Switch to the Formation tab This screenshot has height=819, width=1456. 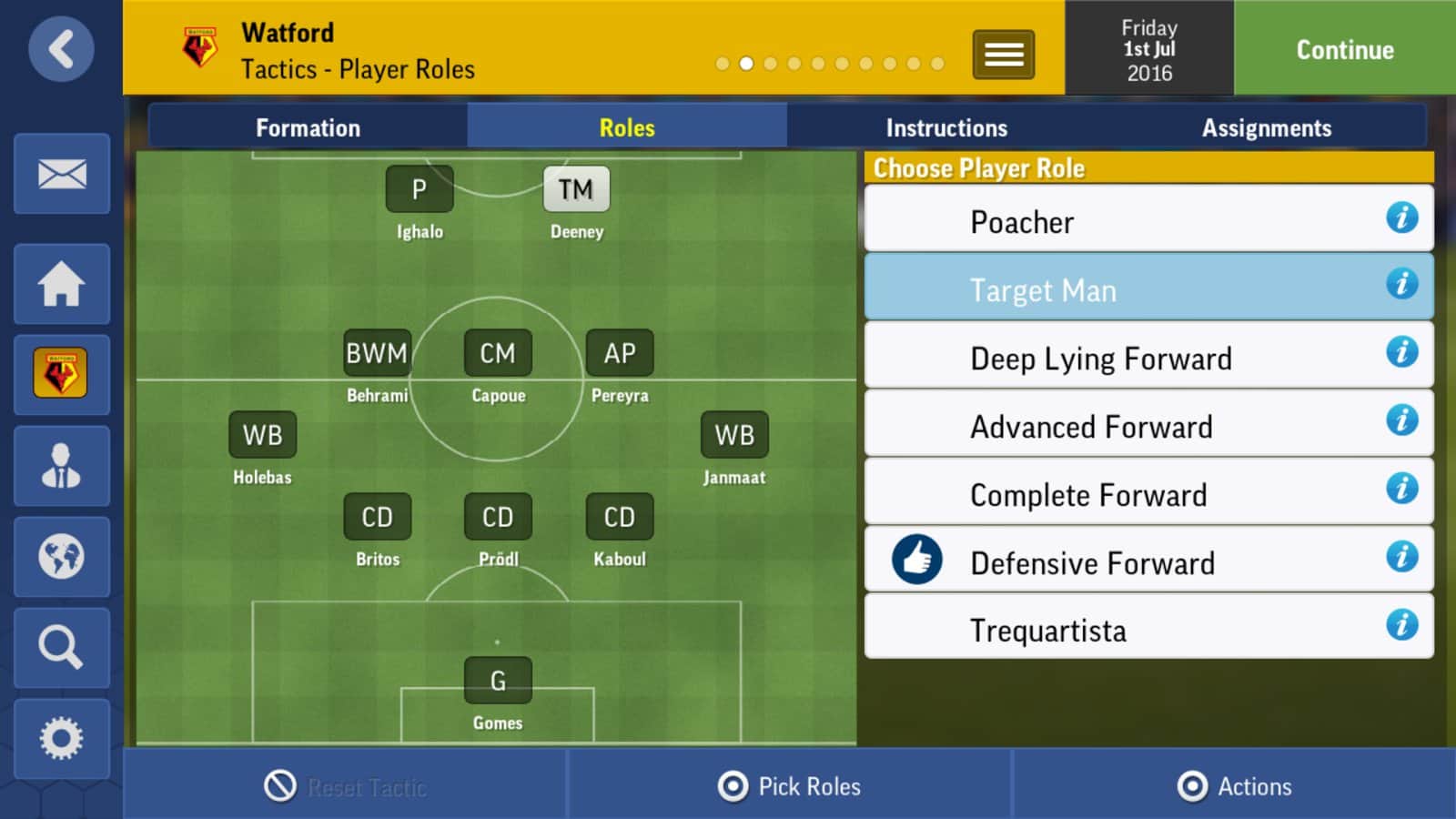coord(308,127)
